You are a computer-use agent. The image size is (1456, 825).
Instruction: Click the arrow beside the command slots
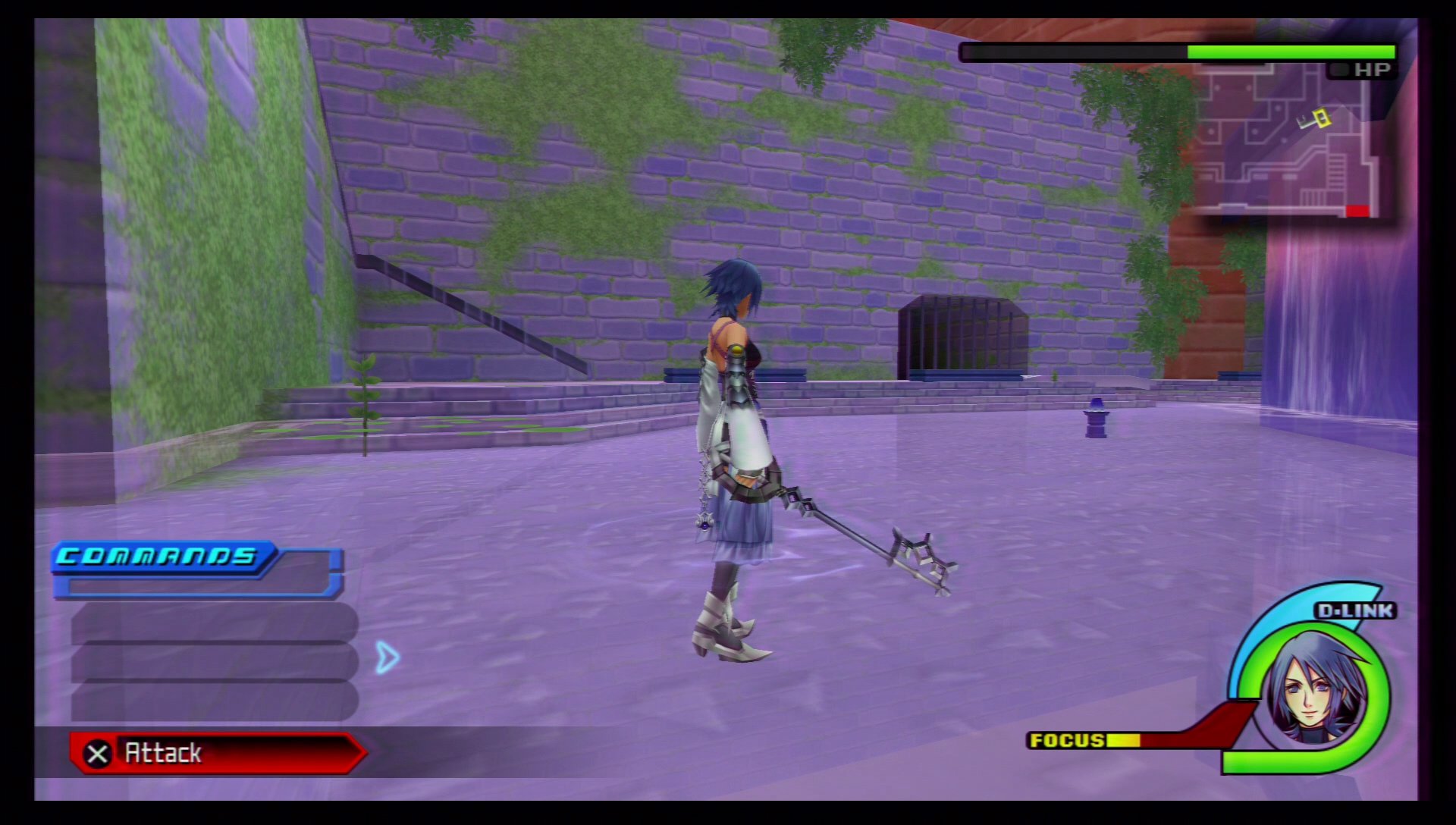[x=387, y=657]
